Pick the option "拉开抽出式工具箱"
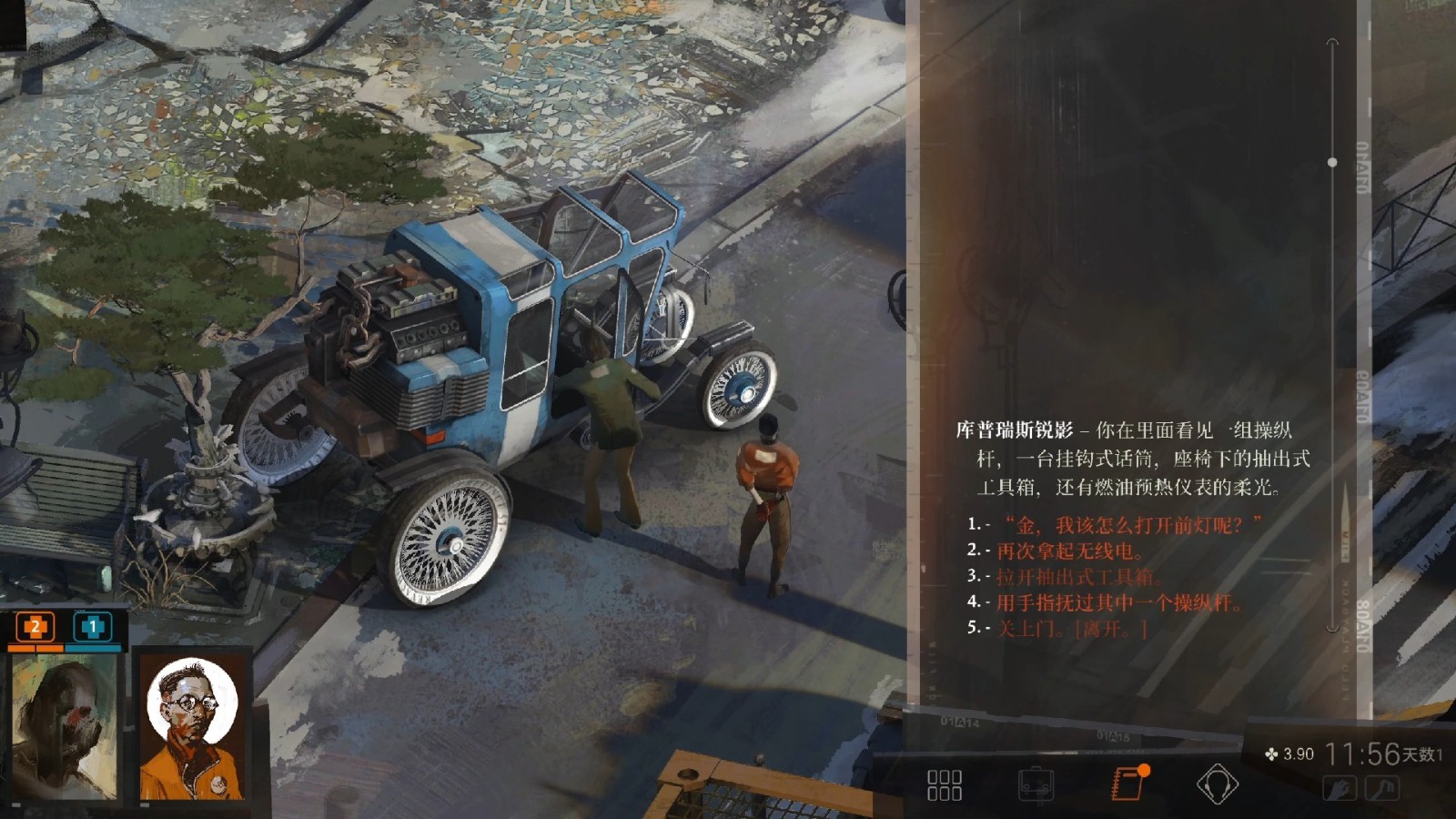This screenshot has width=1456, height=819. point(1078,576)
